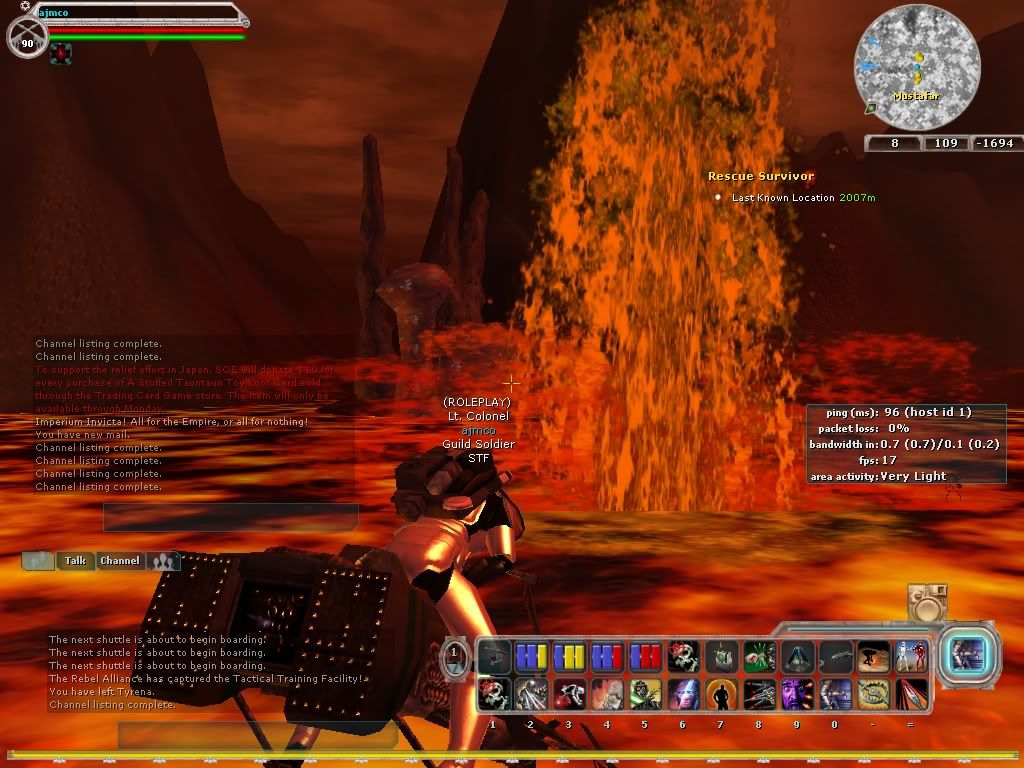Select the rifle weapon toolbar slot

tap(835, 657)
